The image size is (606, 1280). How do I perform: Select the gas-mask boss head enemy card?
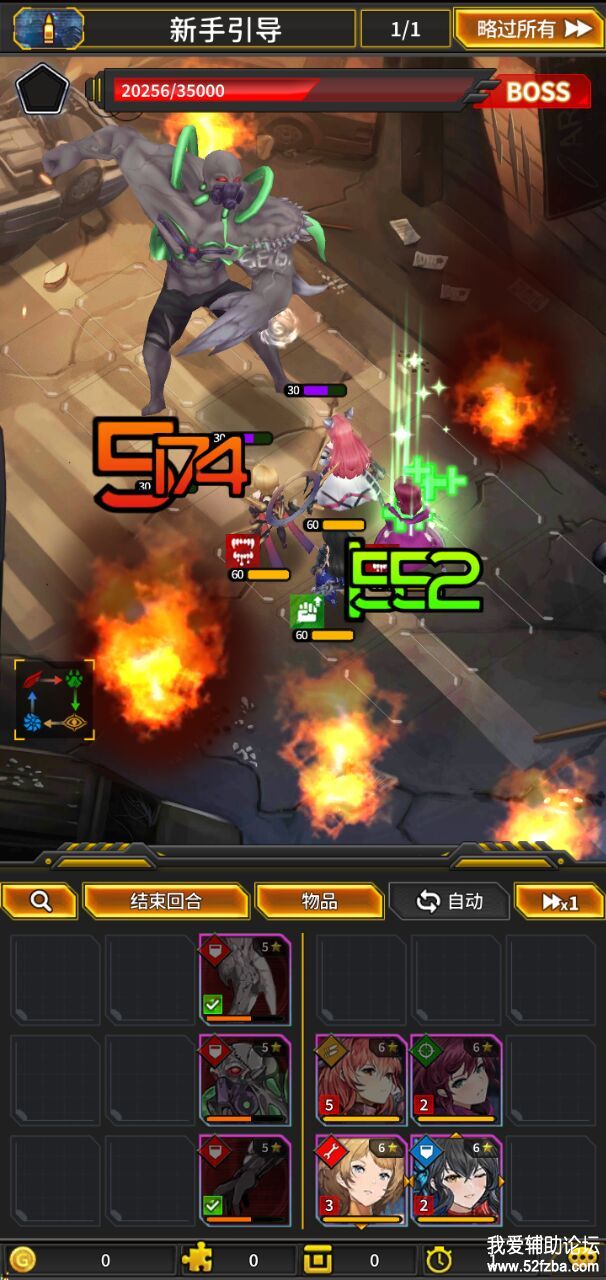click(245, 1079)
